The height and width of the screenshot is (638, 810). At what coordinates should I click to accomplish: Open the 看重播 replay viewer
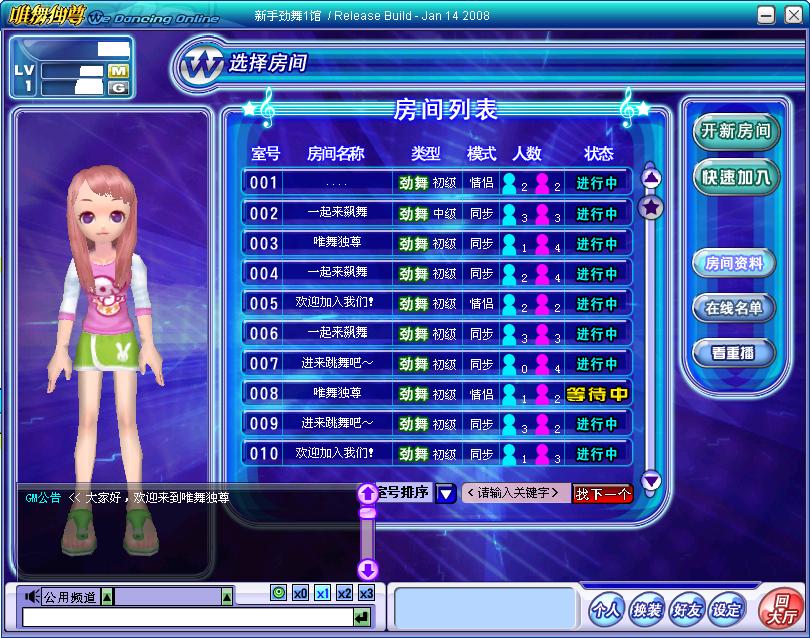pos(734,352)
